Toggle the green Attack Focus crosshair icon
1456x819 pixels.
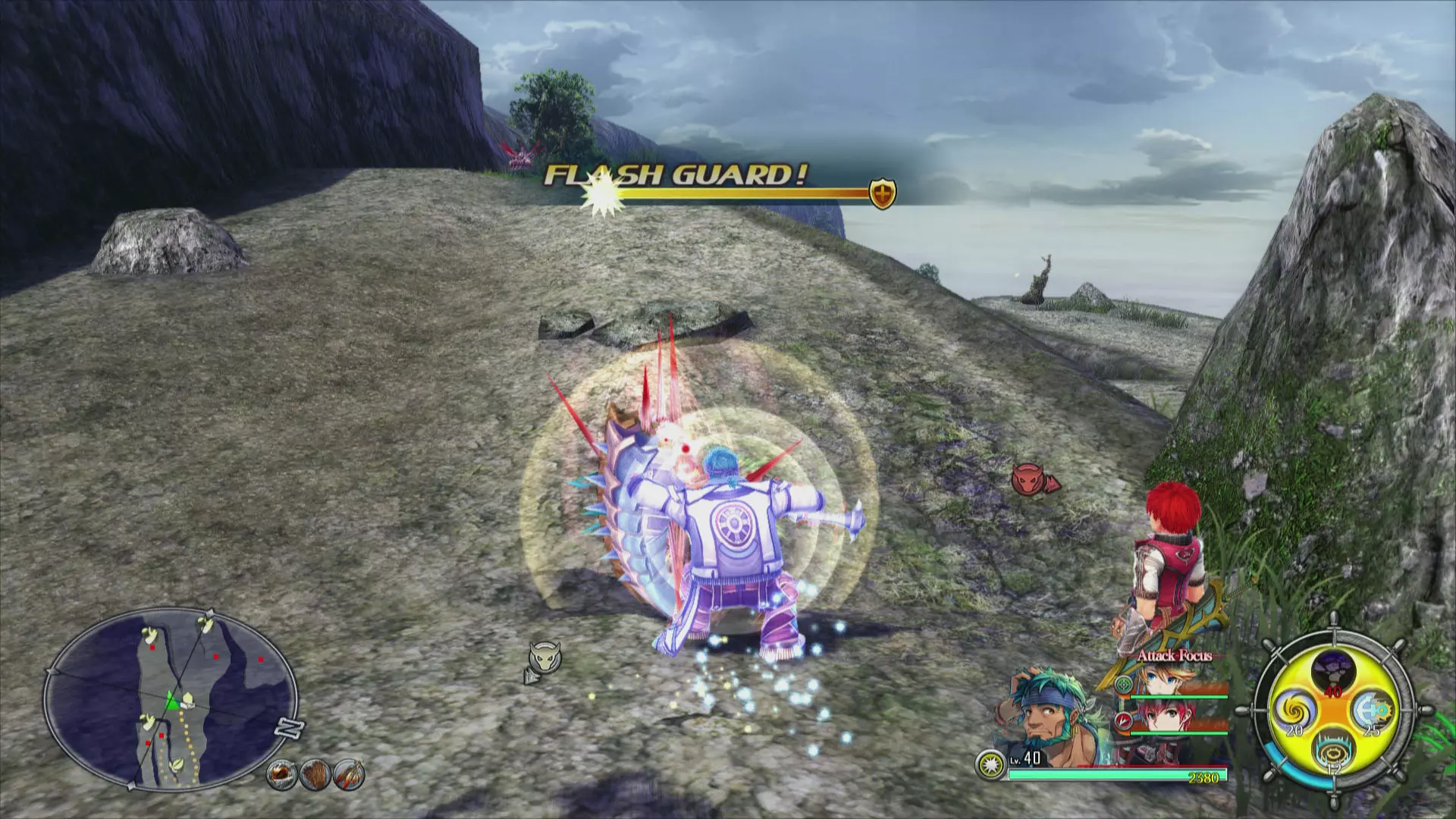[x=1124, y=686]
